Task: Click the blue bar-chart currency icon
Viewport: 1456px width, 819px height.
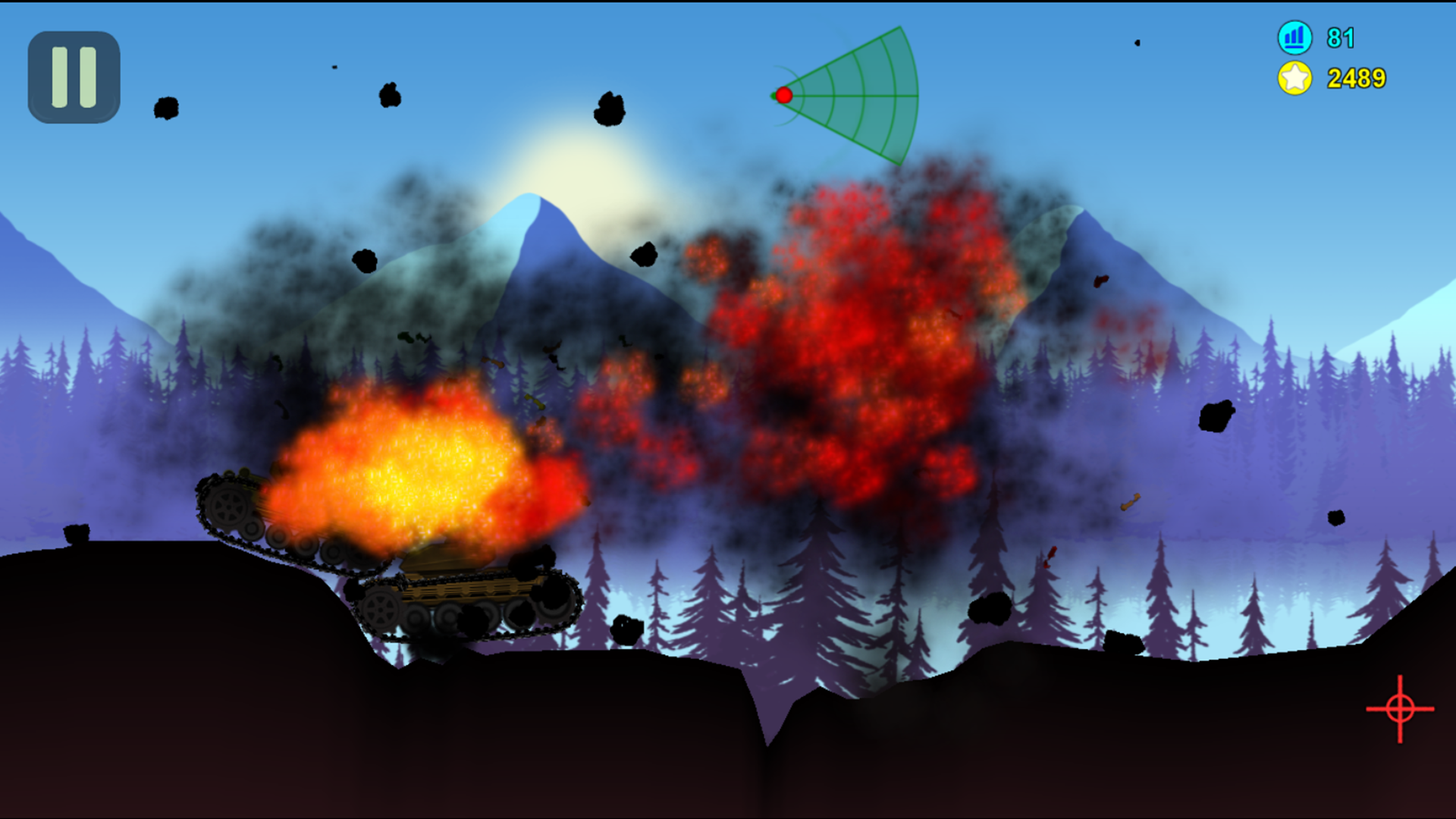Action: pos(1294,36)
